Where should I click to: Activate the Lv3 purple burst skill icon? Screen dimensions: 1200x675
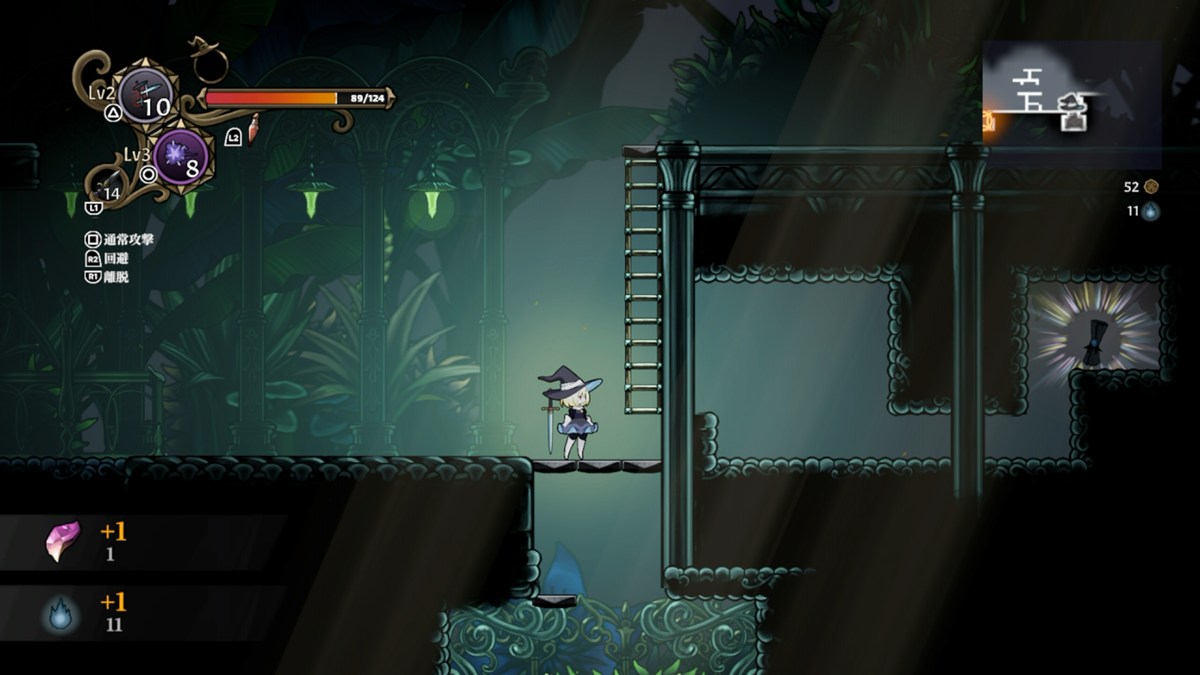[182, 157]
